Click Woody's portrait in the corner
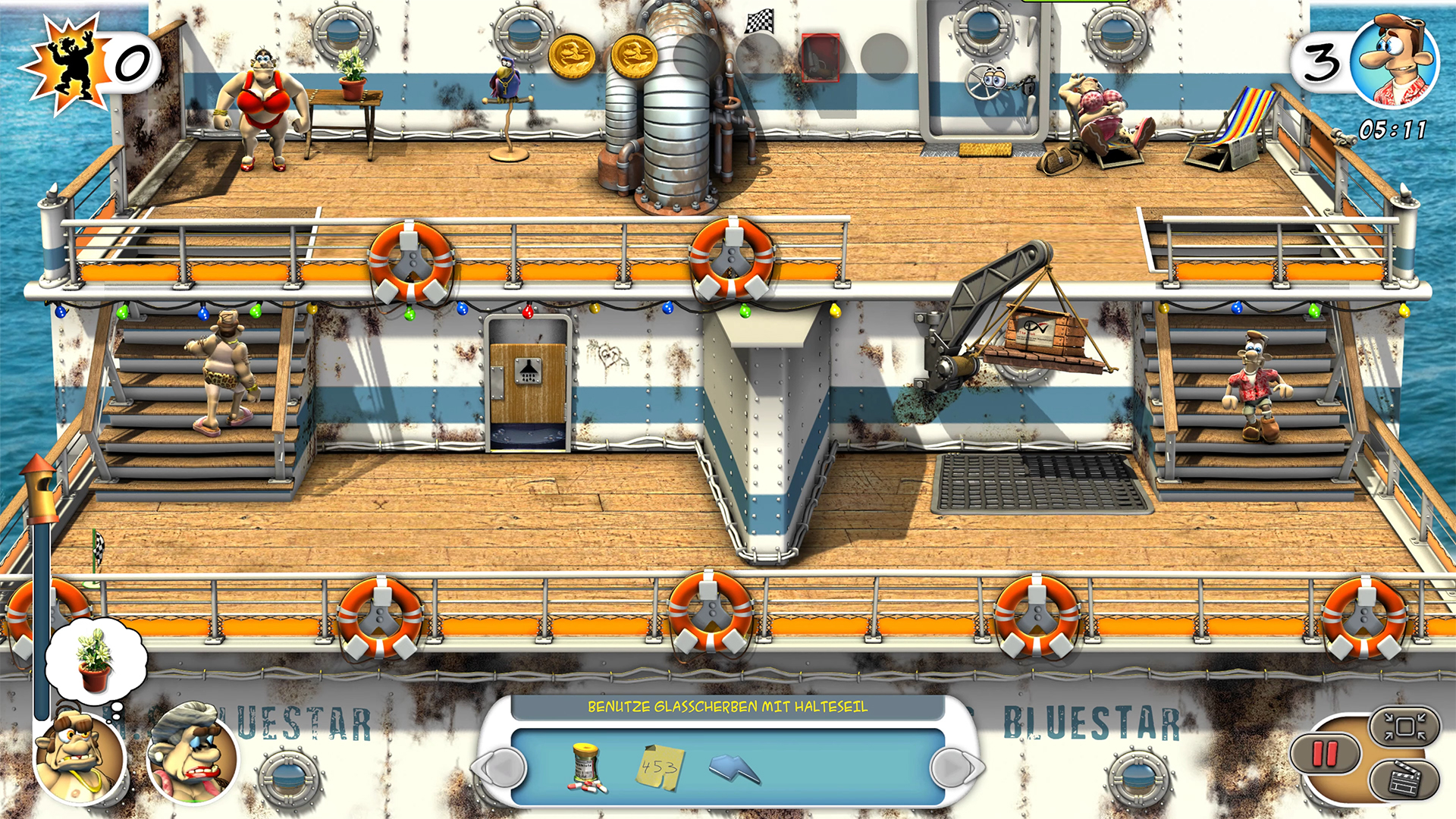The width and height of the screenshot is (1456, 819). pos(1394,63)
